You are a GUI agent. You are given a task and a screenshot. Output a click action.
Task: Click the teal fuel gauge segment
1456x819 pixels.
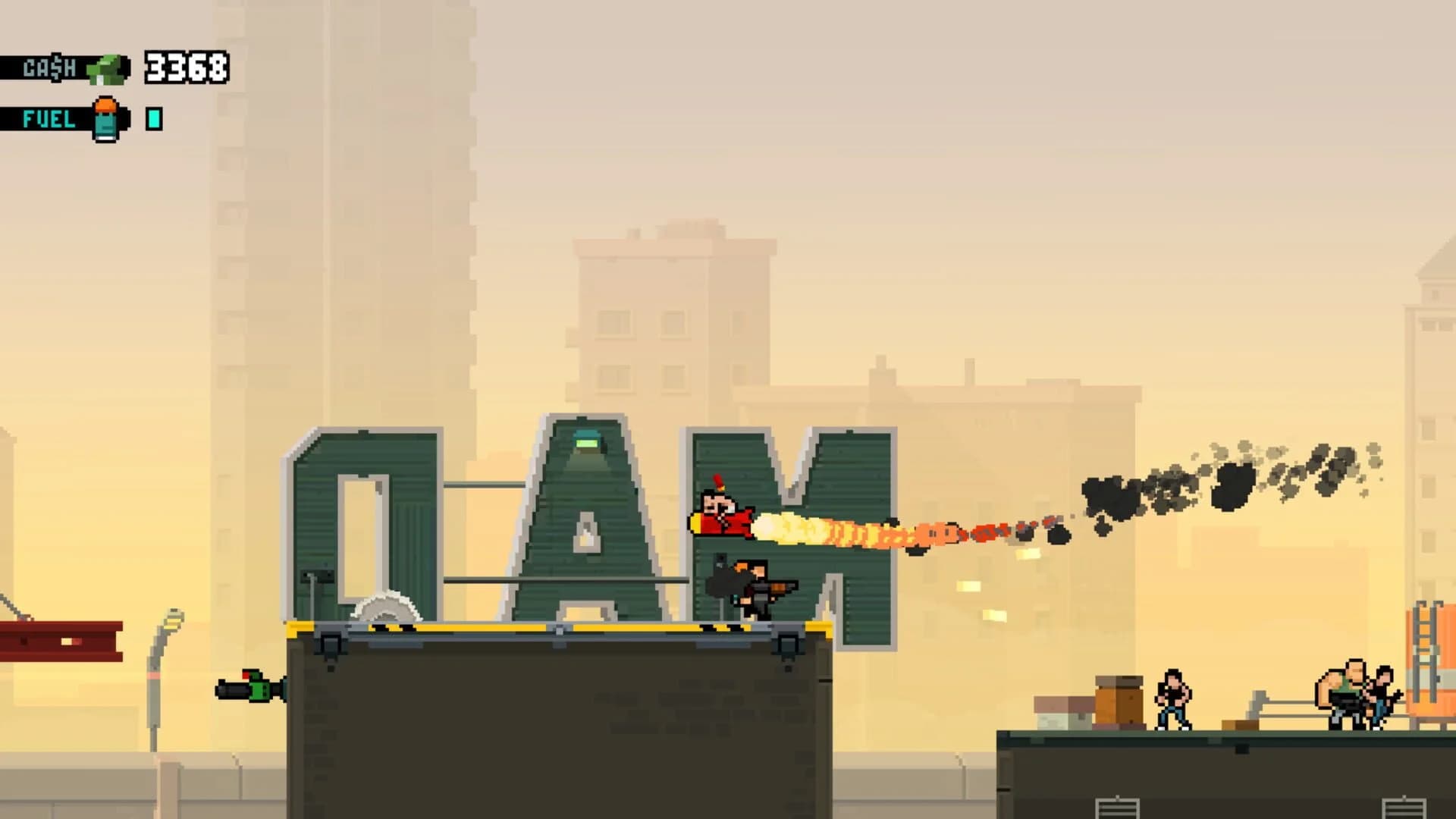[154, 118]
